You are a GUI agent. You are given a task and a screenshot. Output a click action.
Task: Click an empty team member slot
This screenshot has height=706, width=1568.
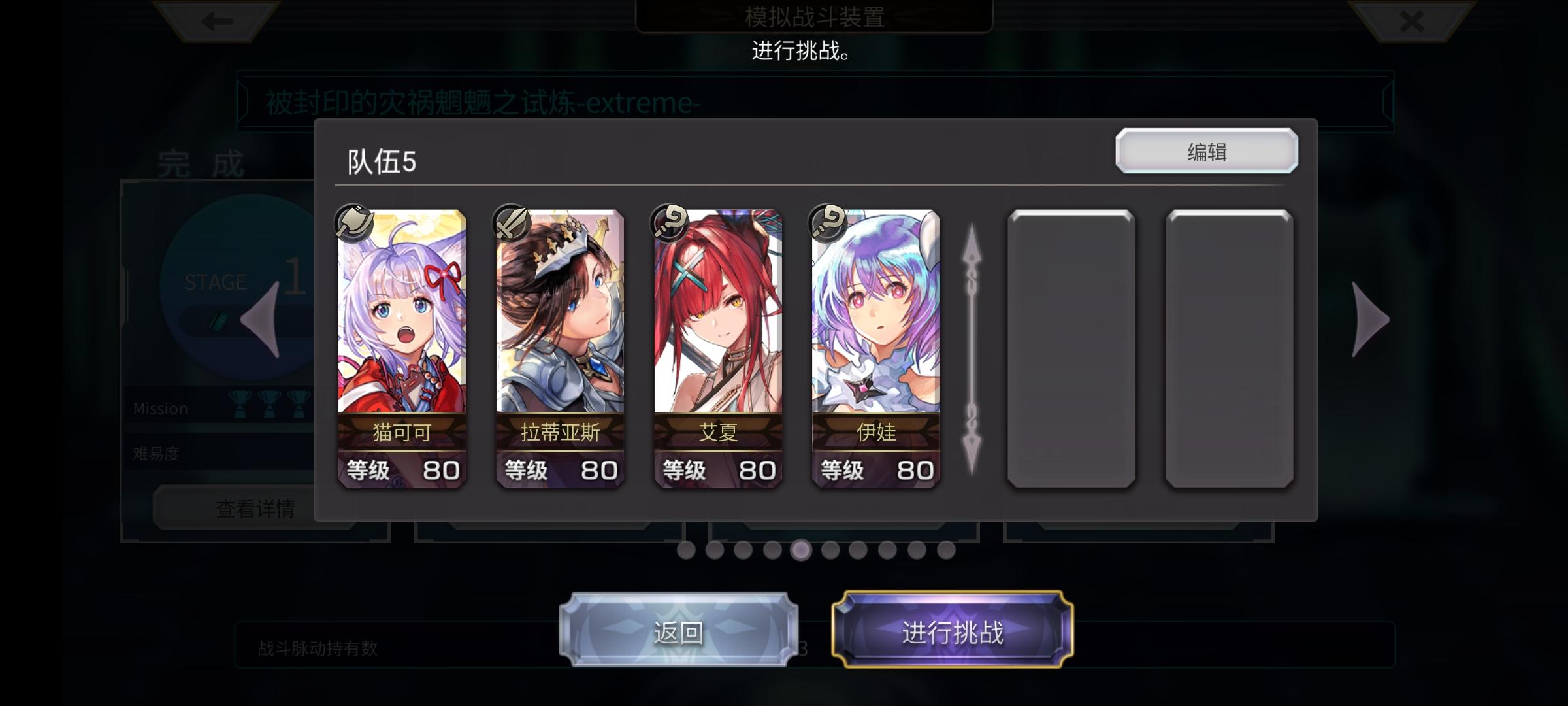(x=1071, y=346)
